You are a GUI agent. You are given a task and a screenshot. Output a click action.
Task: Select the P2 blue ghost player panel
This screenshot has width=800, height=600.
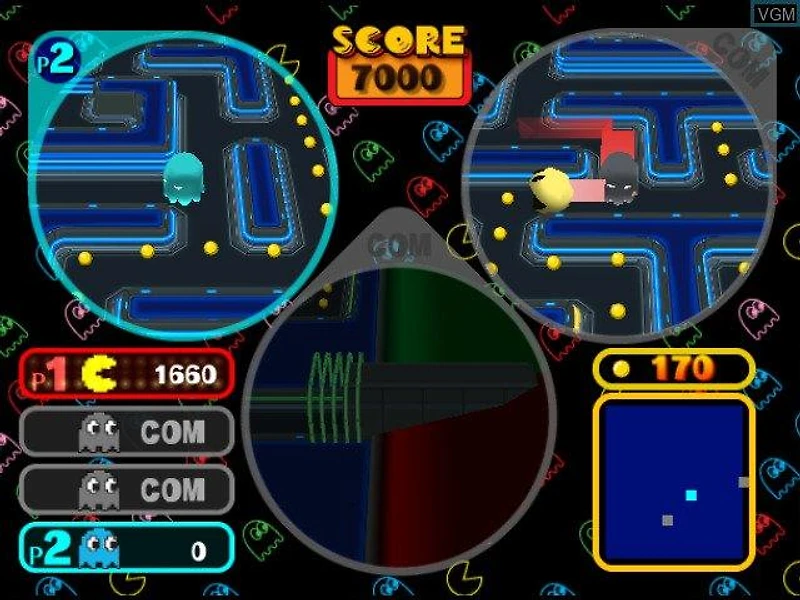click(126, 548)
